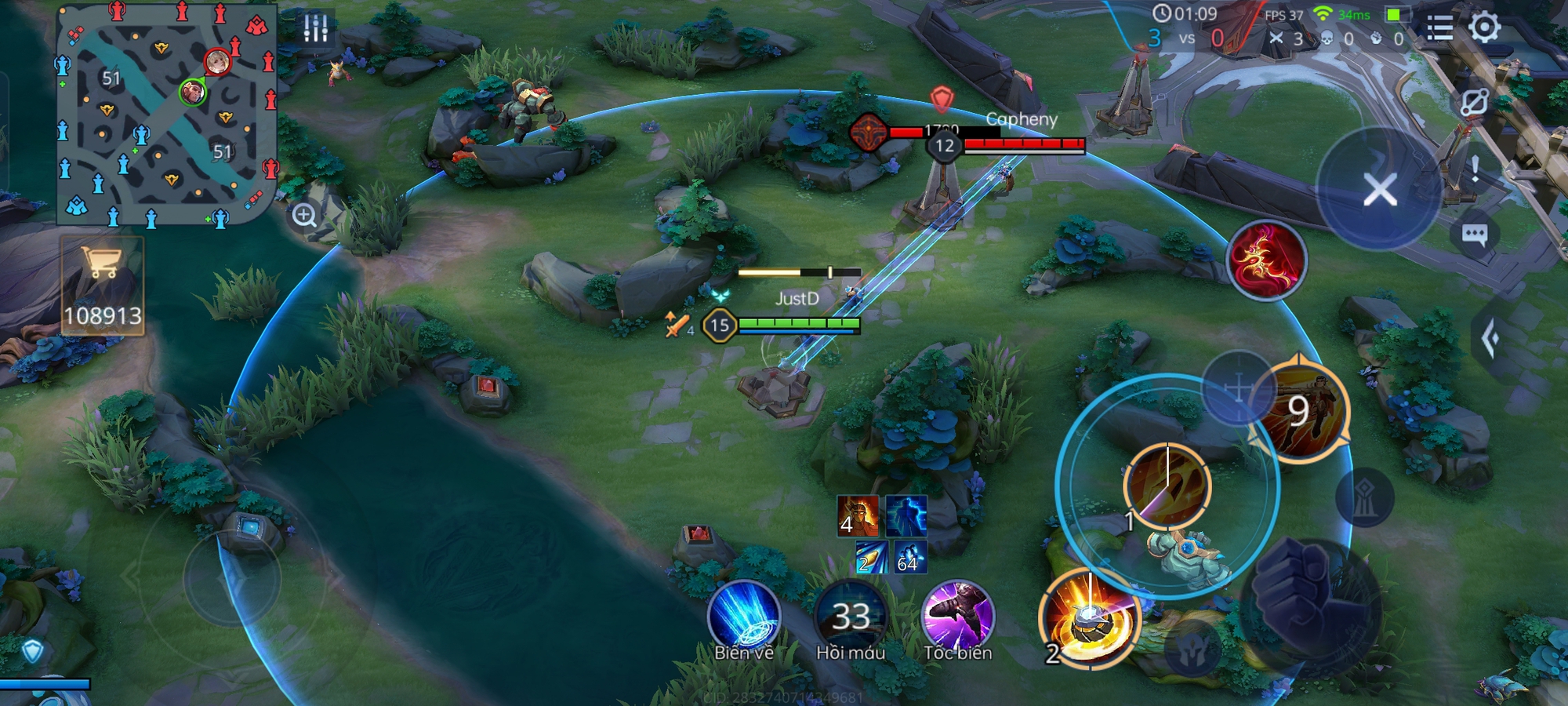The width and height of the screenshot is (1568, 706).
Task: Zoom the minimap with the magnifier button
Action: pos(304,215)
